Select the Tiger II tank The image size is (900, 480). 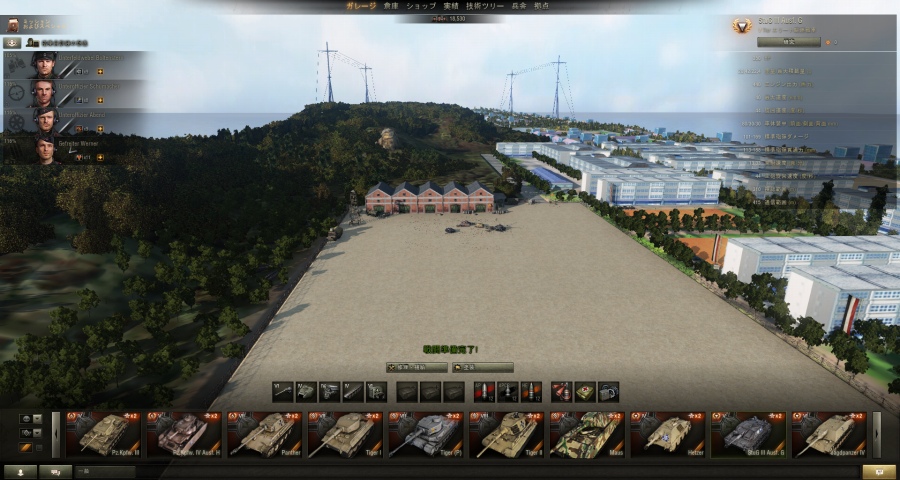point(506,435)
